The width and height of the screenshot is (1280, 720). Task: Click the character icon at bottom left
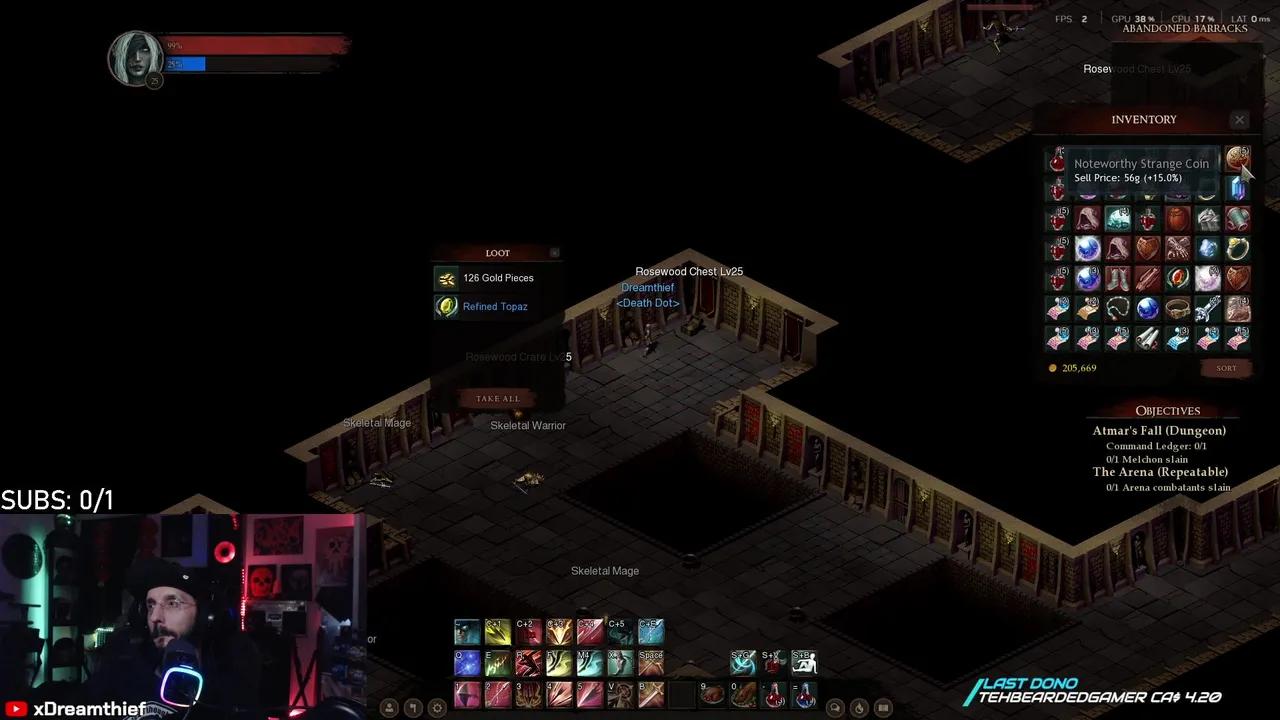[389, 707]
